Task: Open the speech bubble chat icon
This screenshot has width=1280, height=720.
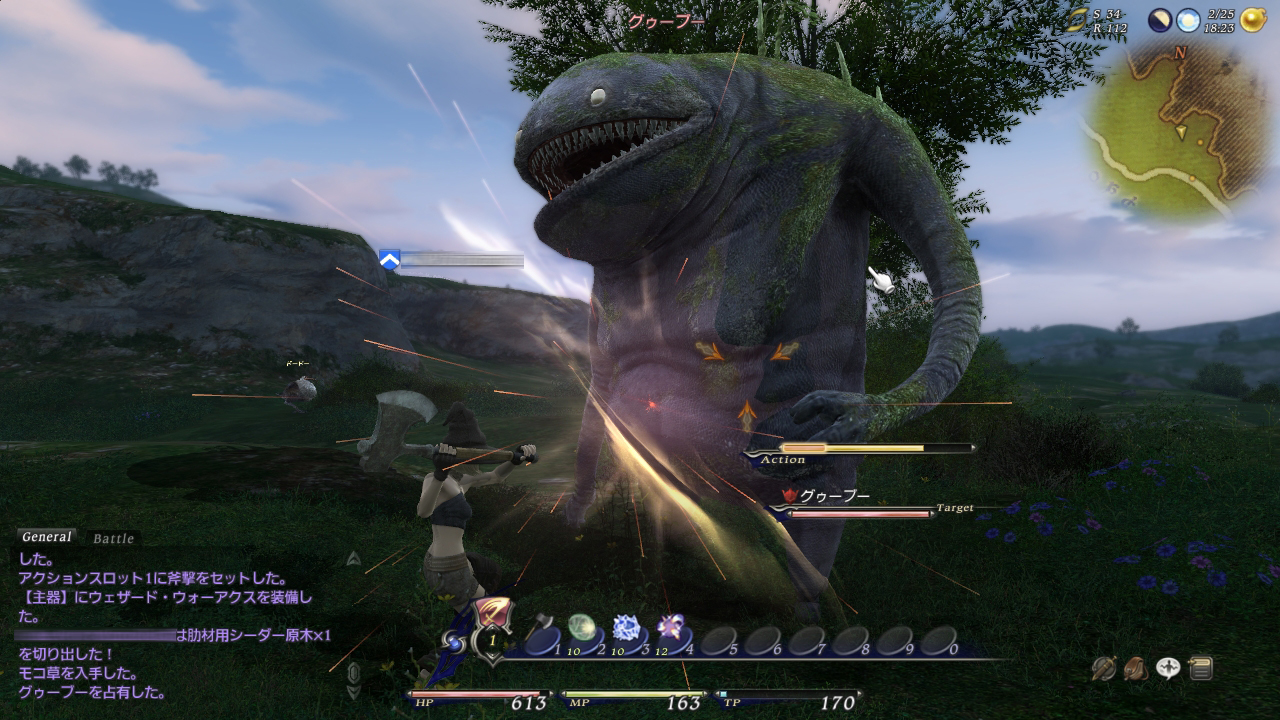Action: click(1168, 668)
